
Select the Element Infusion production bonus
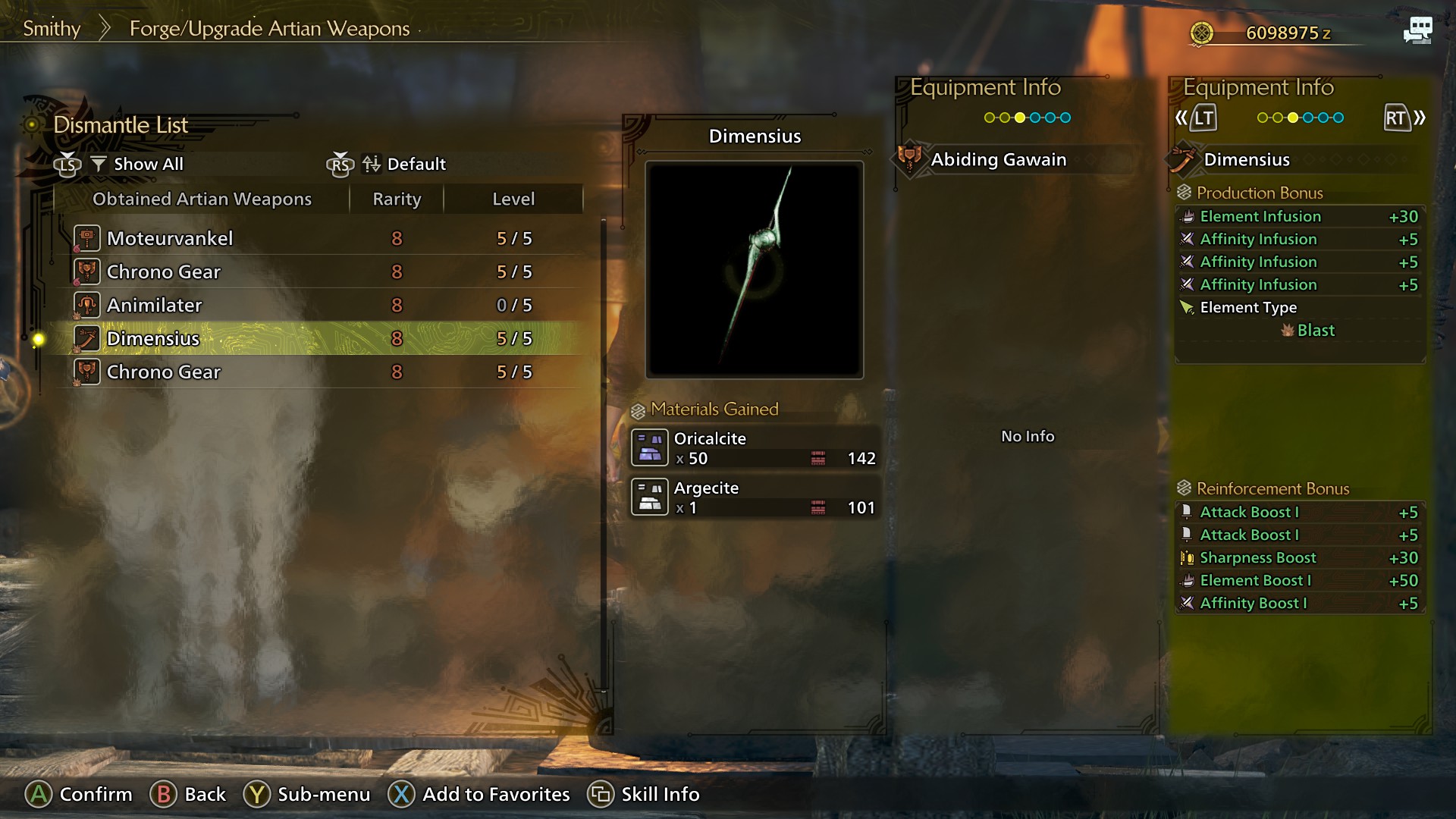[x=1300, y=216]
